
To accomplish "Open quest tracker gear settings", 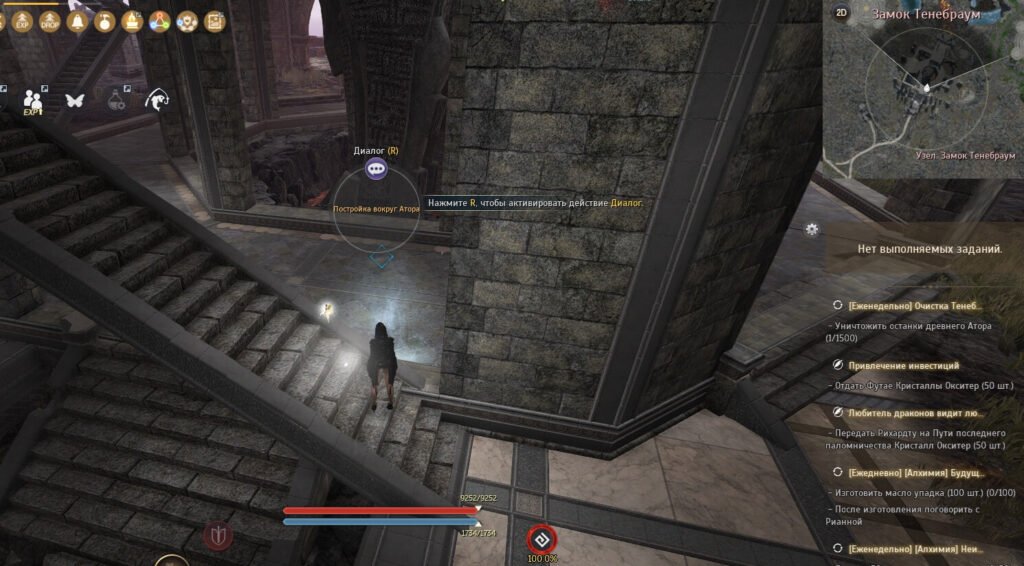I will tap(811, 229).
